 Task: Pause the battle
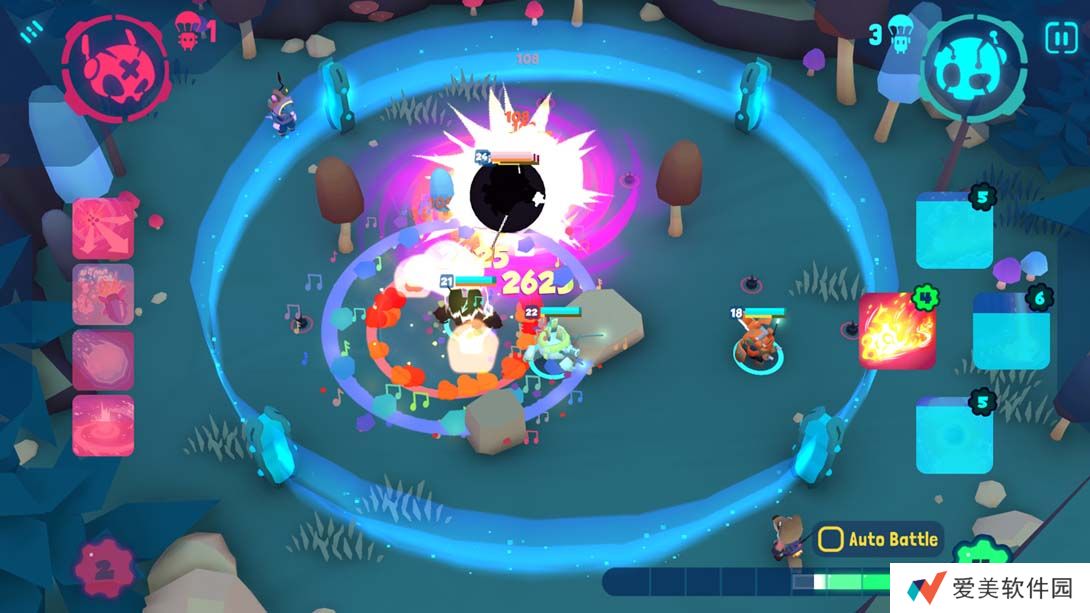tap(1061, 38)
